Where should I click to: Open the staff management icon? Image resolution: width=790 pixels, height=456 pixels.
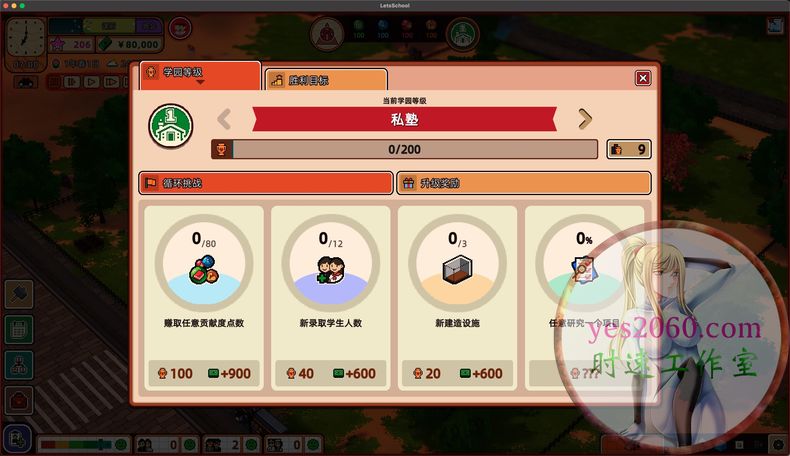pyautogui.click(x=19, y=365)
